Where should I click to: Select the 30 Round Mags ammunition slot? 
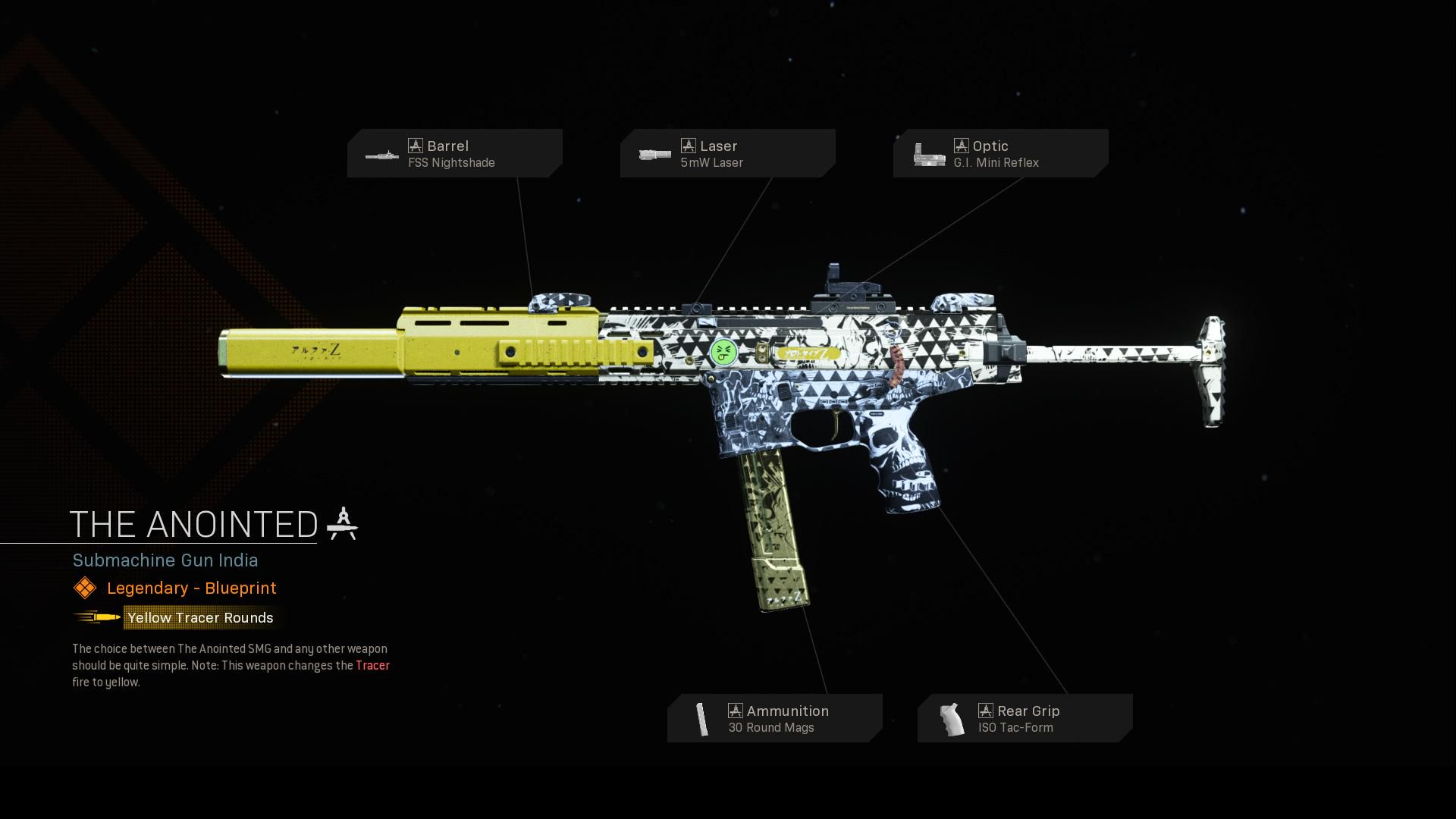tap(774, 718)
